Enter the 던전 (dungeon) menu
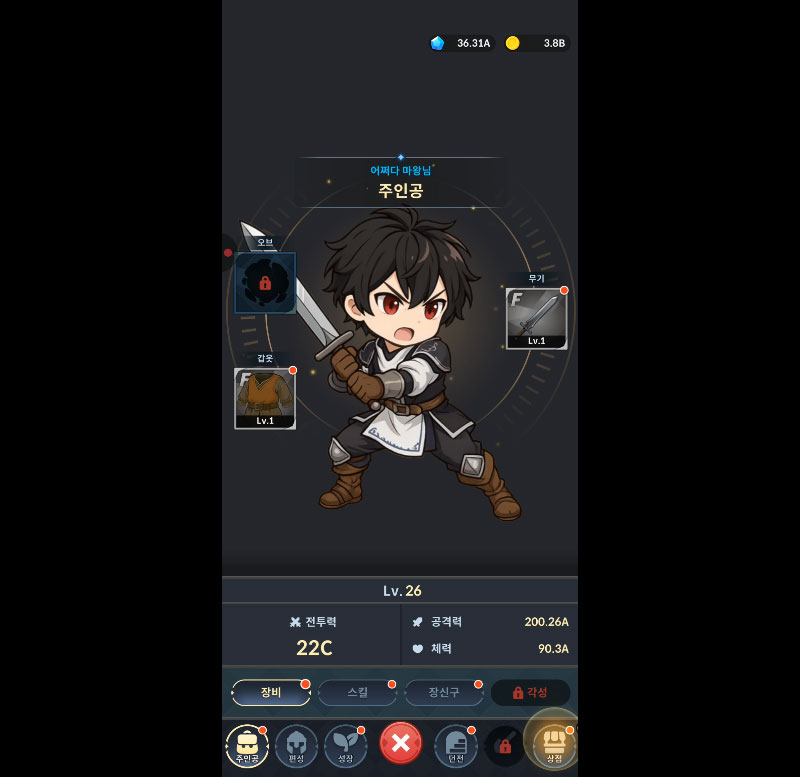800x777 pixels. coord(455,746)
